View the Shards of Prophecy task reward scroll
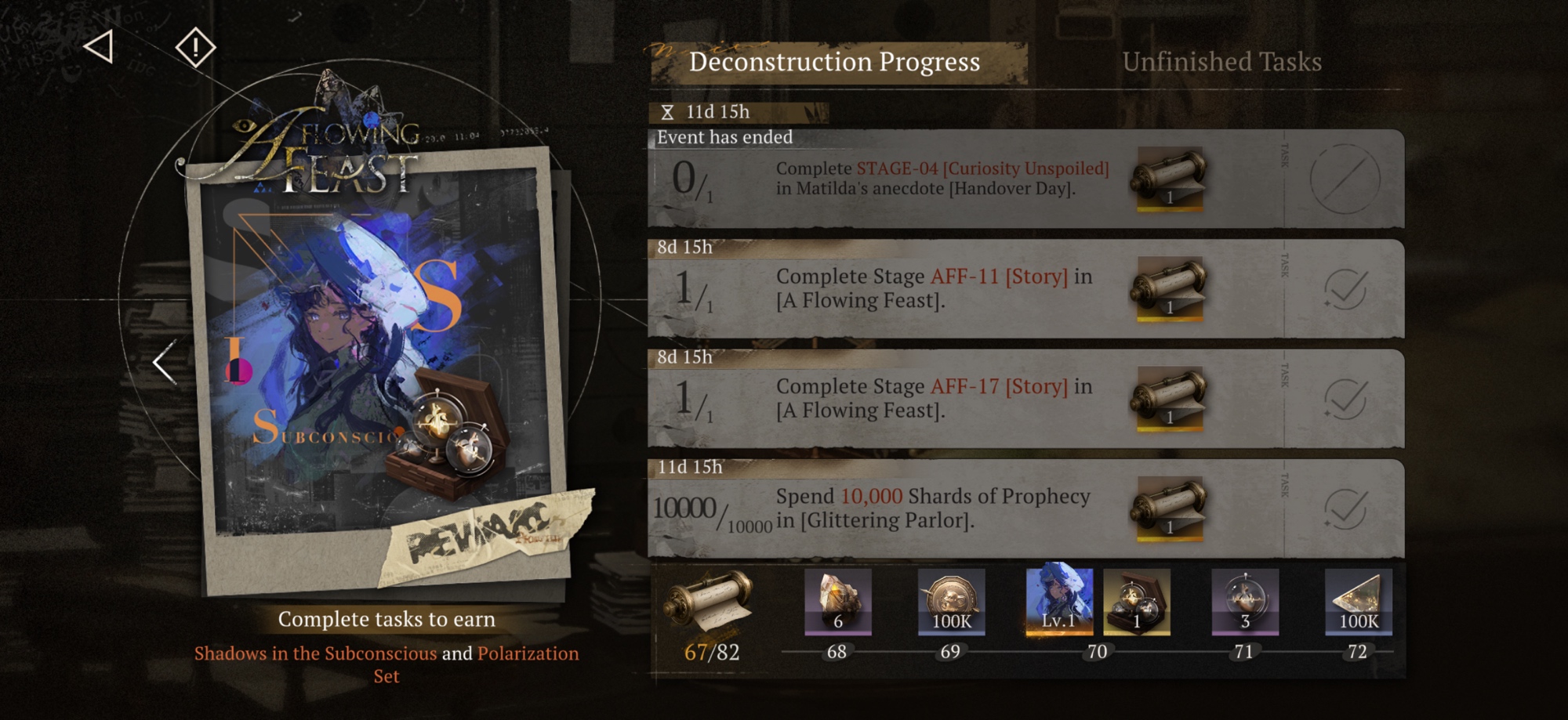Viewport: 1568px width, 720px height. 1169,508
